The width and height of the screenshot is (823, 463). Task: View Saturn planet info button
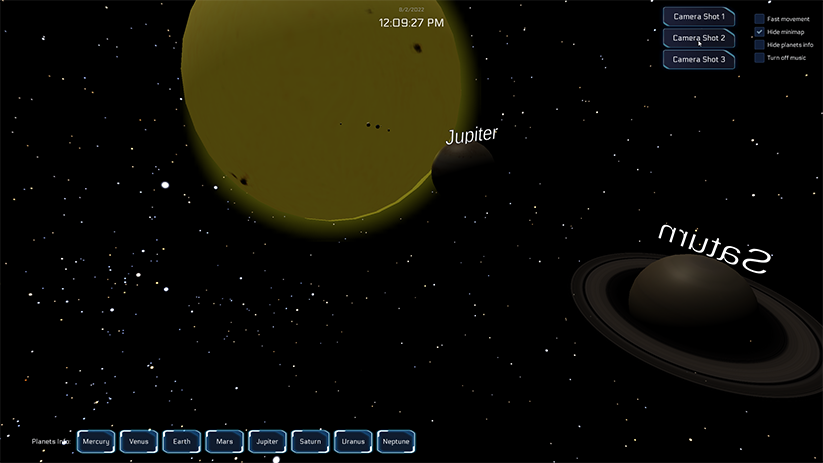pyautogui.click(x=310, y=441)
